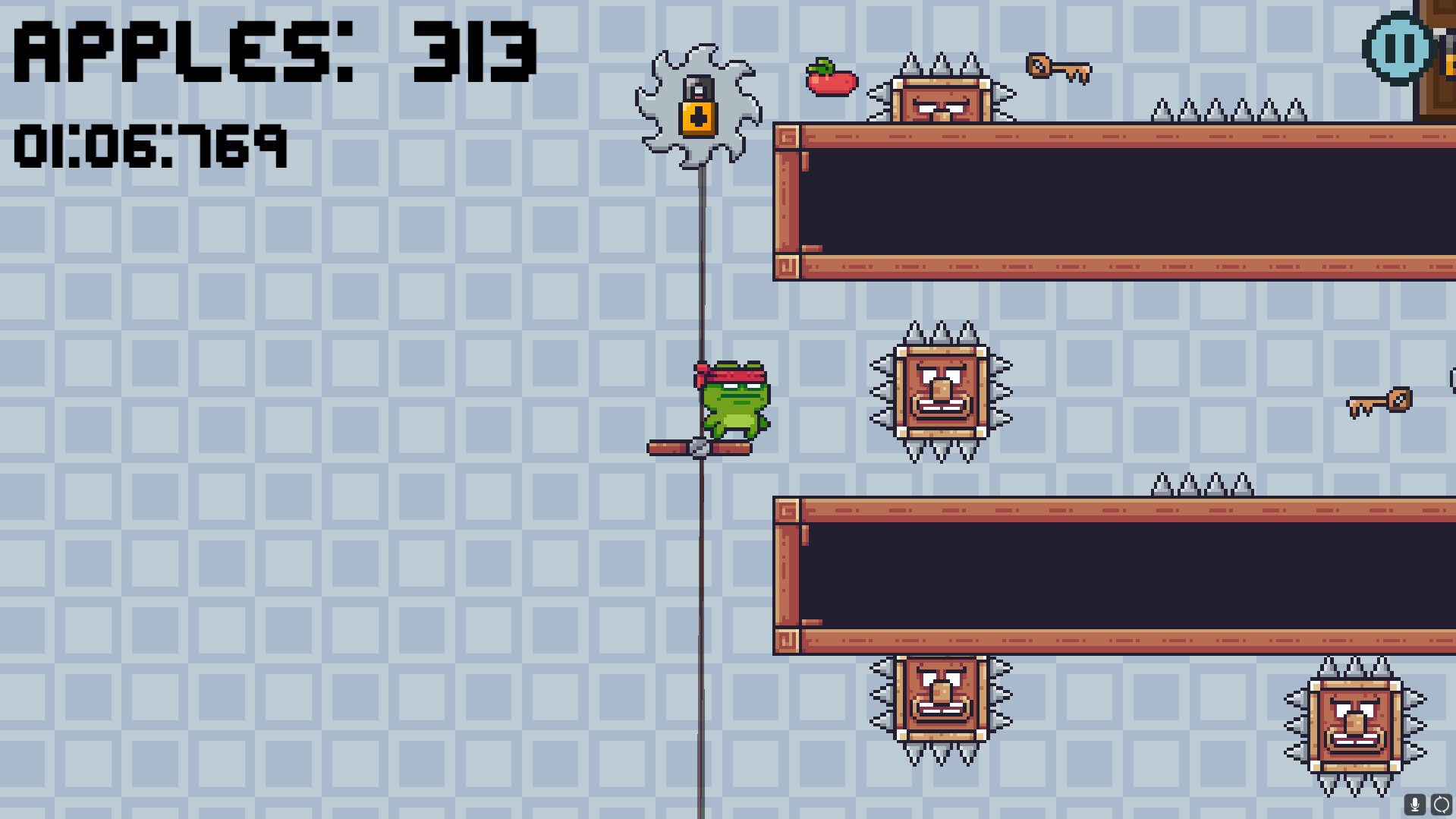Click the key icon near the top spikes
This screenshot has width=1456, height=819.
1059,68
